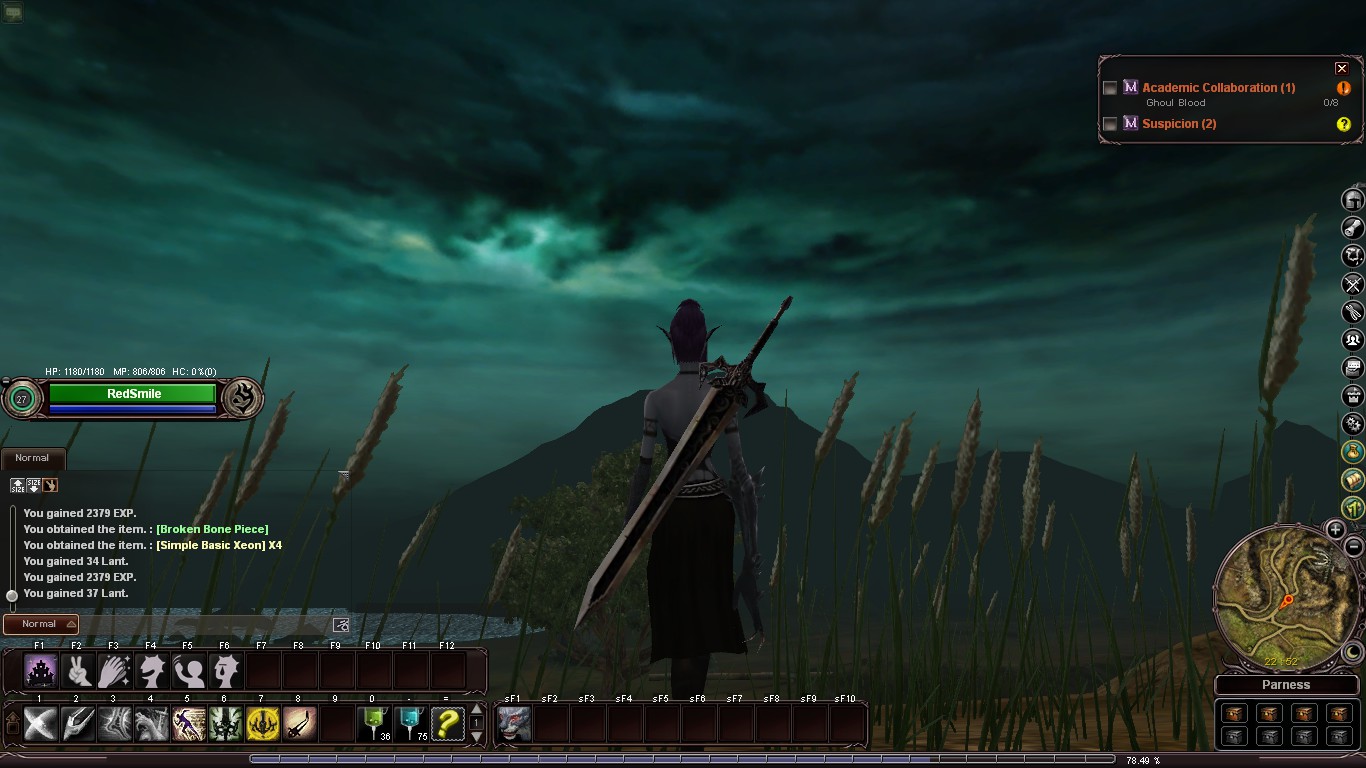This screenshot has height=768, width=1366.
Task: Use the blue MP potion in the hotbar
Action: (x=410, y=723)
